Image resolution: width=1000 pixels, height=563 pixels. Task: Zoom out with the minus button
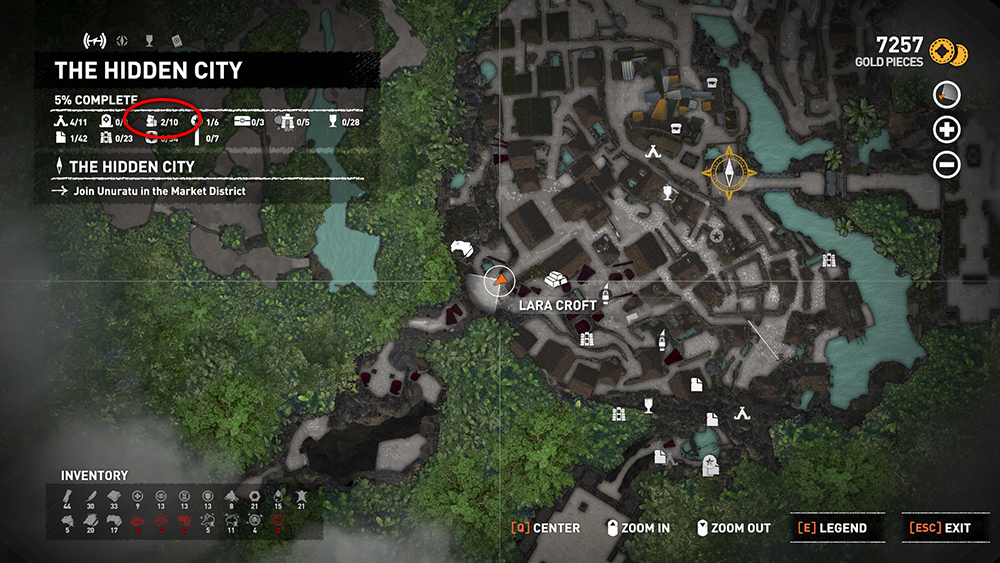[946, 164]
